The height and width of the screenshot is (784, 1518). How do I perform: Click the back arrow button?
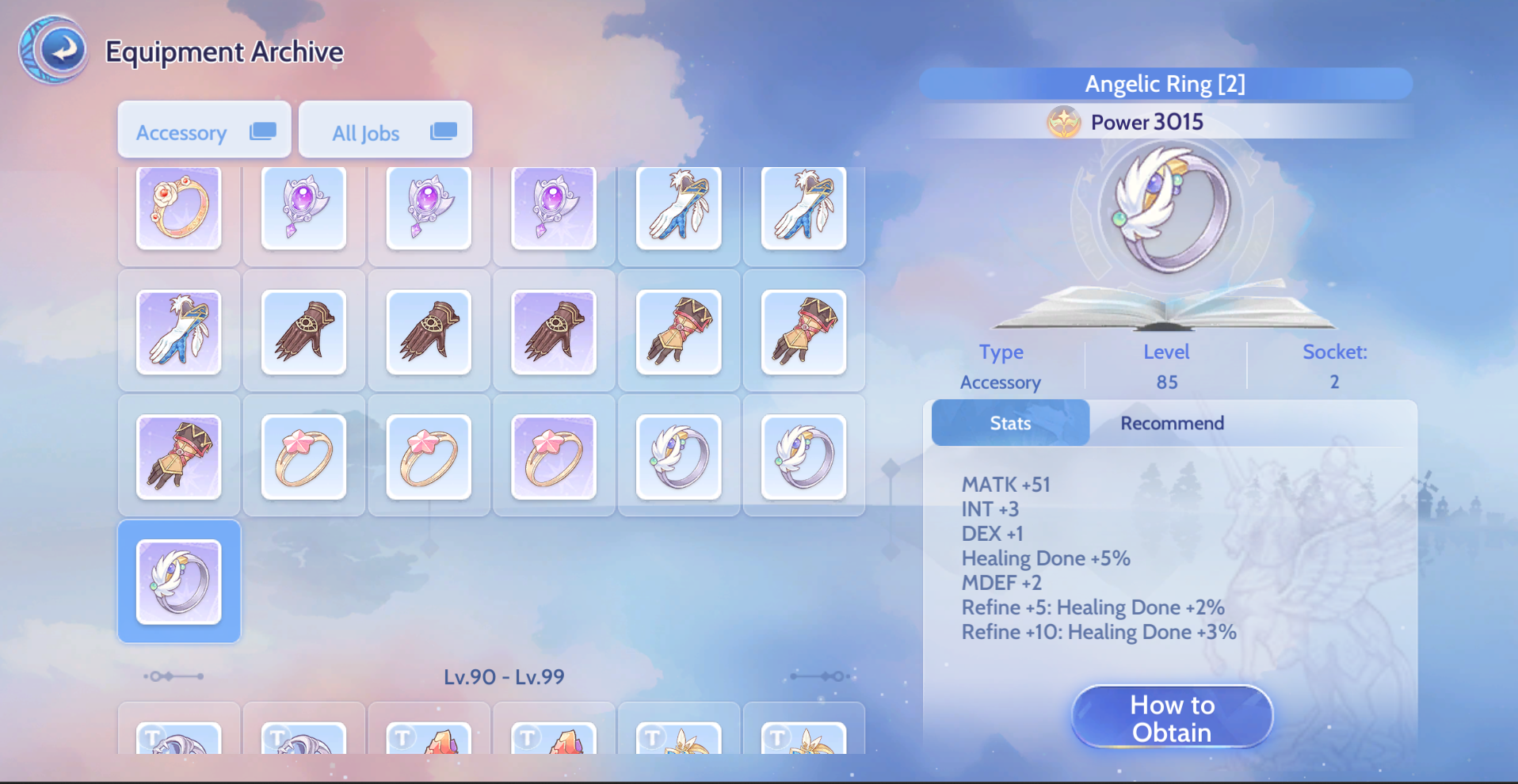coord(53,49)
